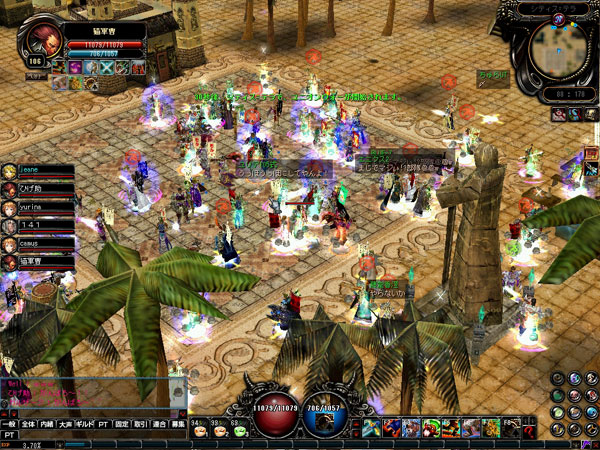Switch to the ギルド guild chat tab

coord(84,425)
